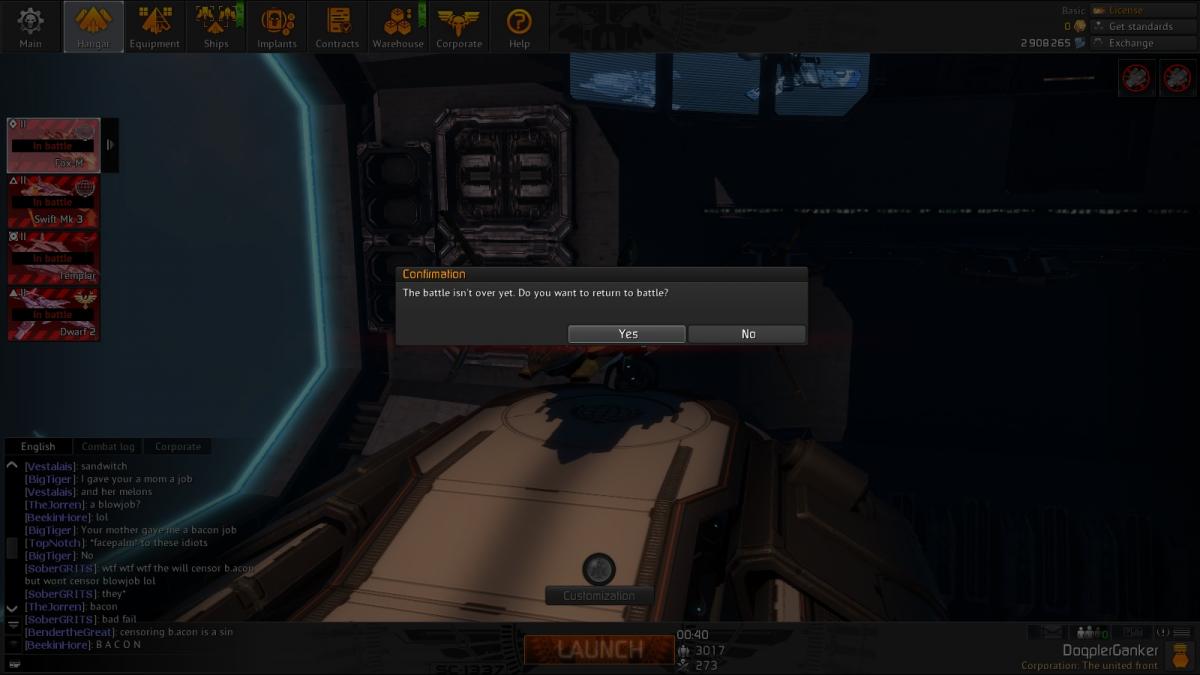
Task: Select the Templar ship slot
Action: (x=54, y=258)
